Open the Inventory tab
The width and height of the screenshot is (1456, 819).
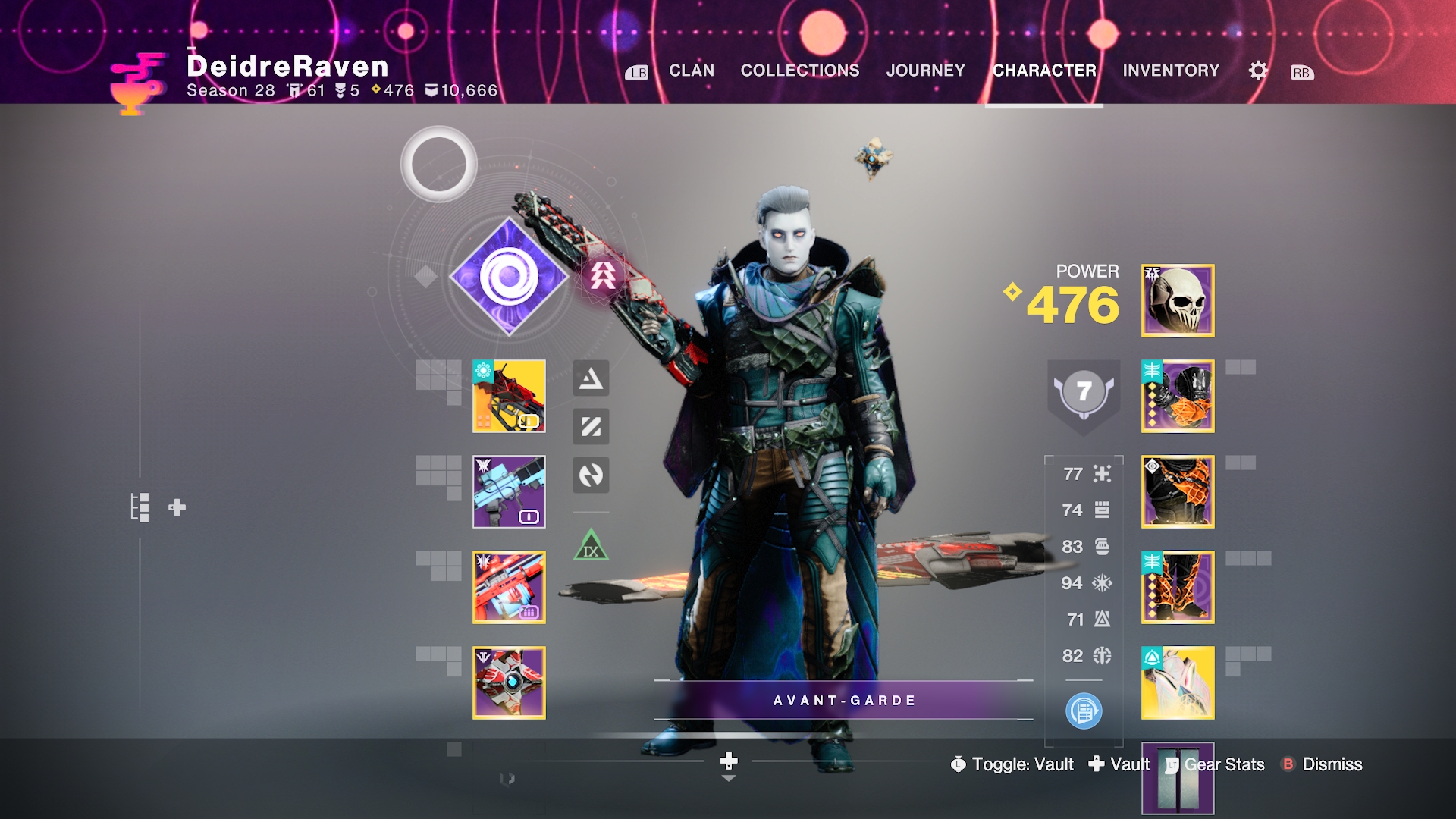coord(1171,71)
